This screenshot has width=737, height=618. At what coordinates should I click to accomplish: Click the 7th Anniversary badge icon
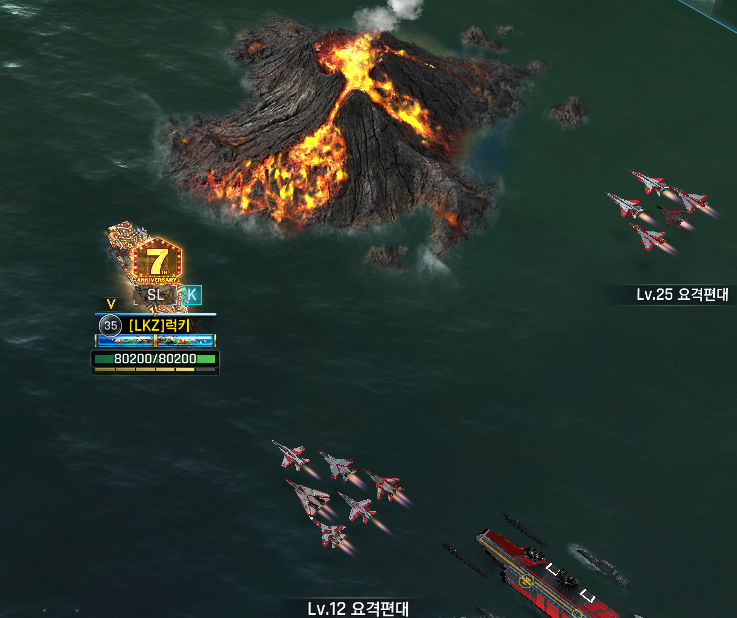point(156,262)
